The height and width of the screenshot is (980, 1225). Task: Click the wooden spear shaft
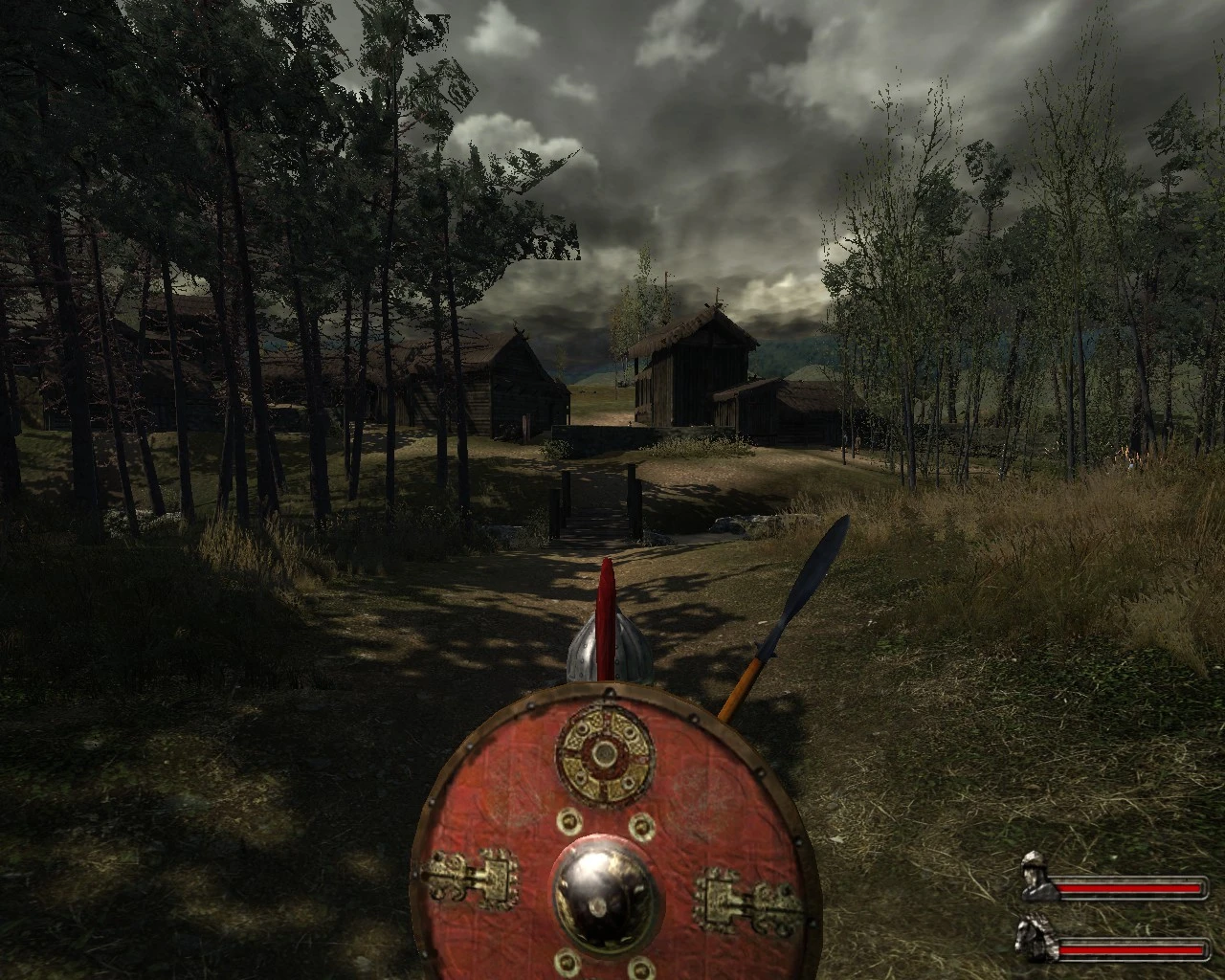(x=742, y=689)
